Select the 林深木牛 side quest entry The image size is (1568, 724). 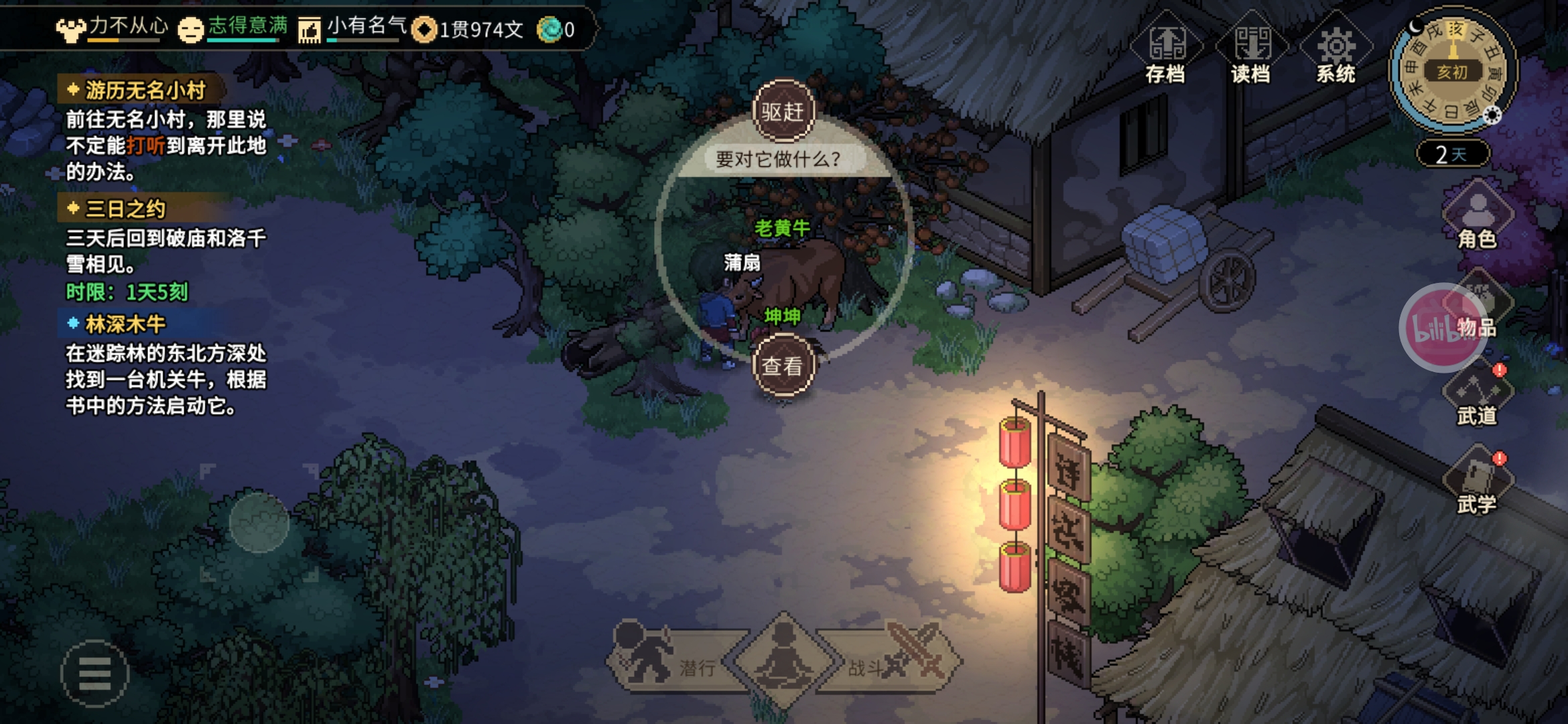point(125,324)
